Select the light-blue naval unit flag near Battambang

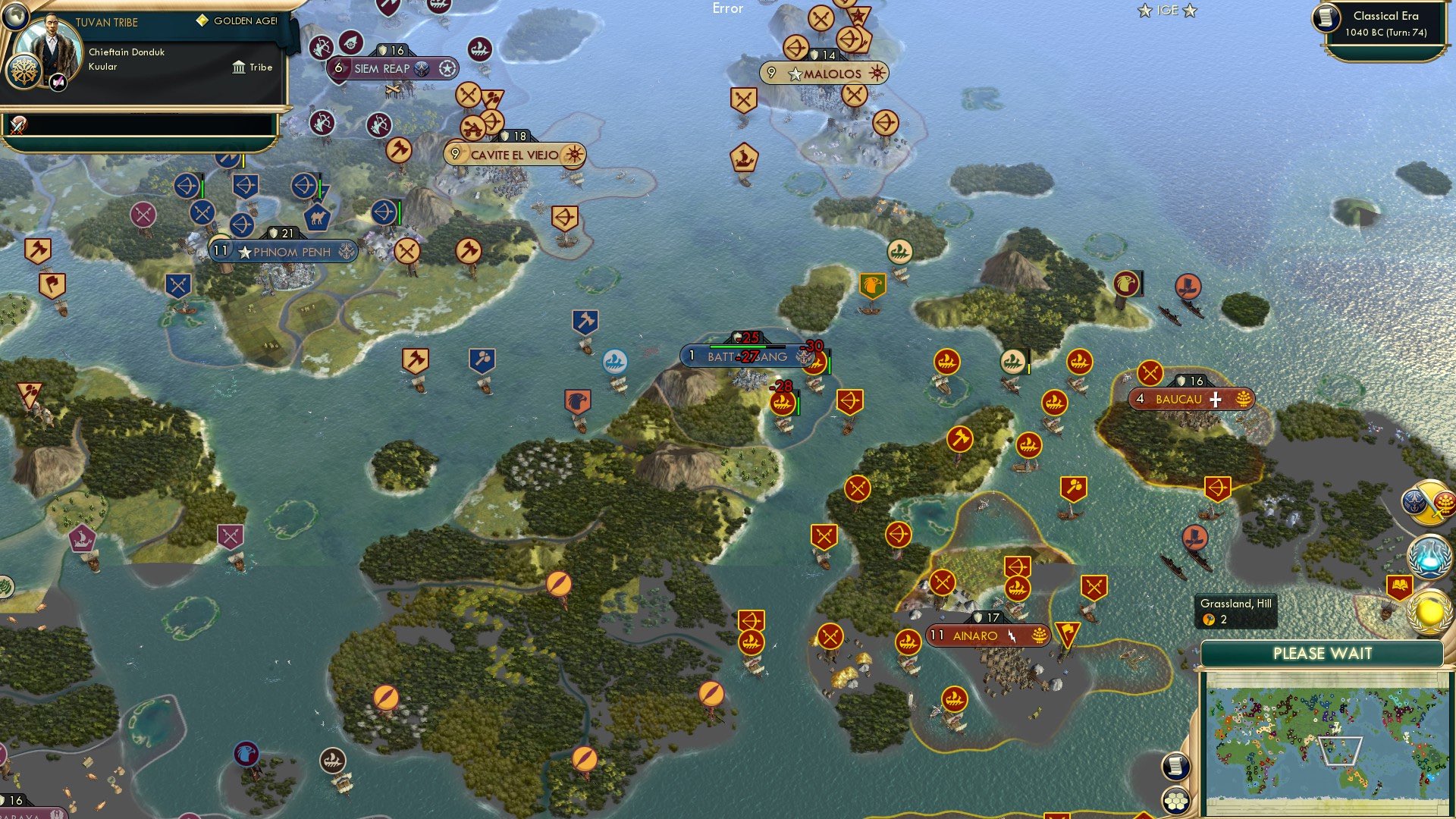click(615, 362)
